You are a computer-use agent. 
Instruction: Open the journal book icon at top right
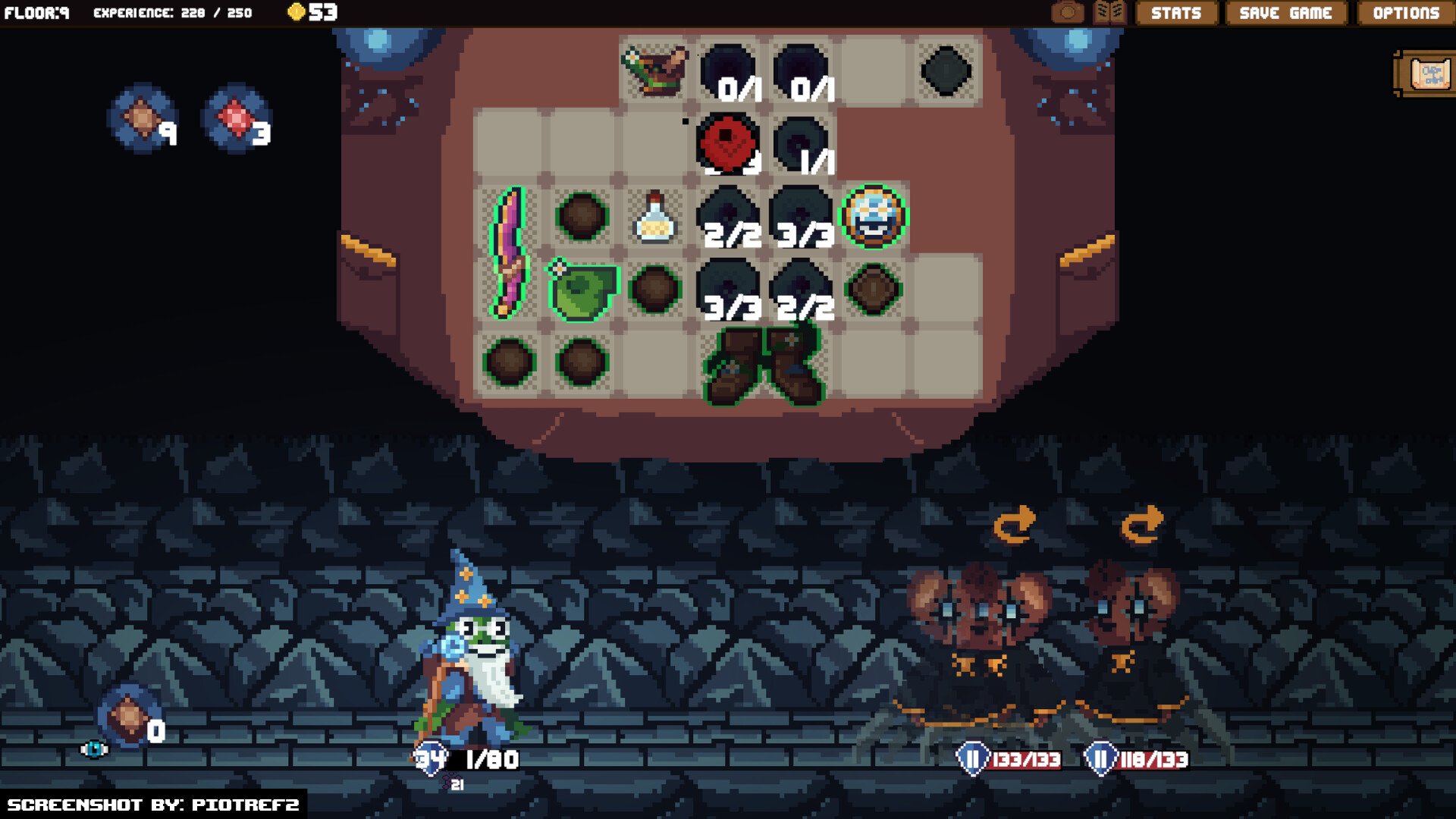[x=1109, y=12]
